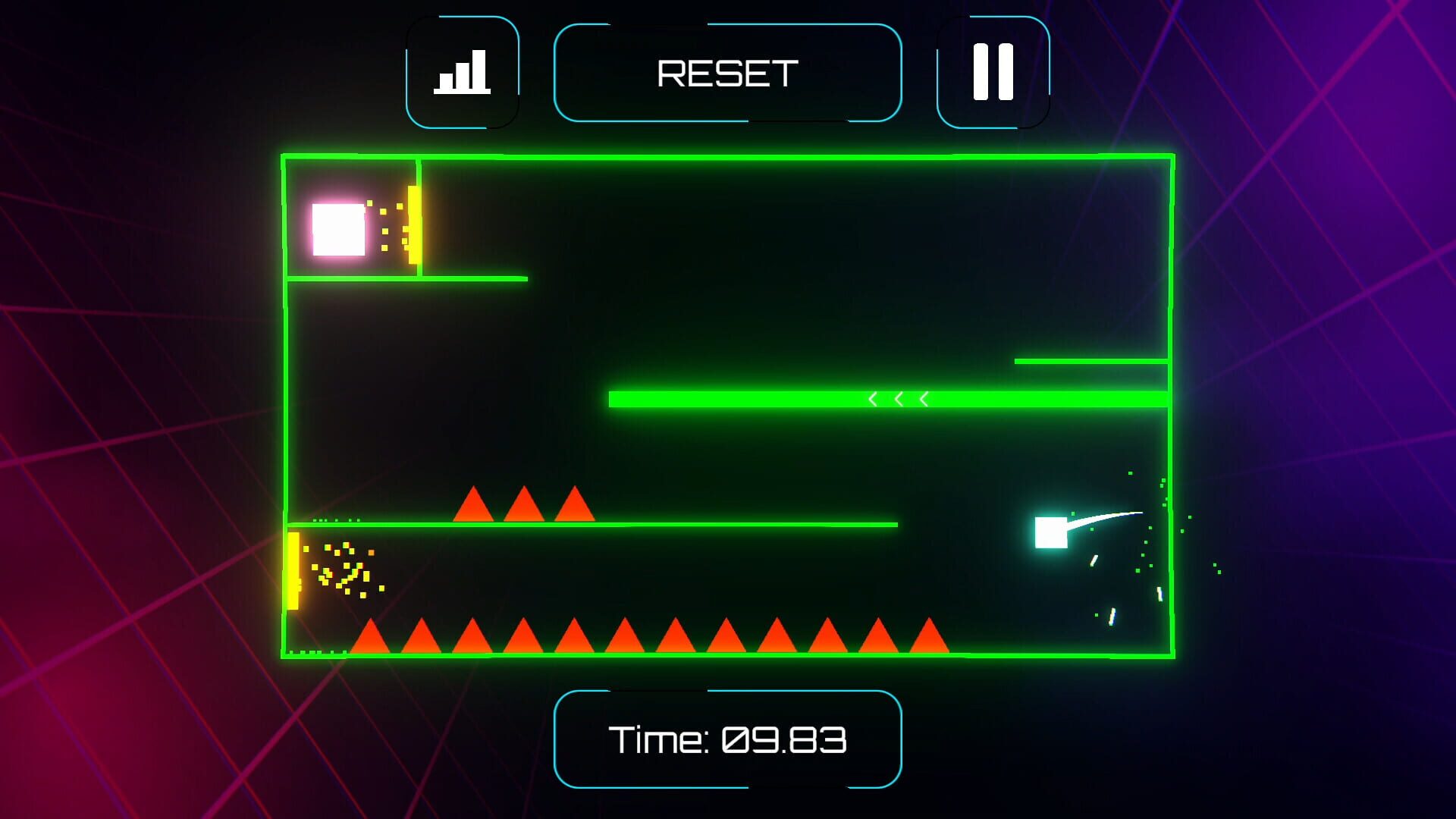Screen dimensions: 1456x819
Task: Click the Time: 09.83 display panel
Action: coord(728,739)
